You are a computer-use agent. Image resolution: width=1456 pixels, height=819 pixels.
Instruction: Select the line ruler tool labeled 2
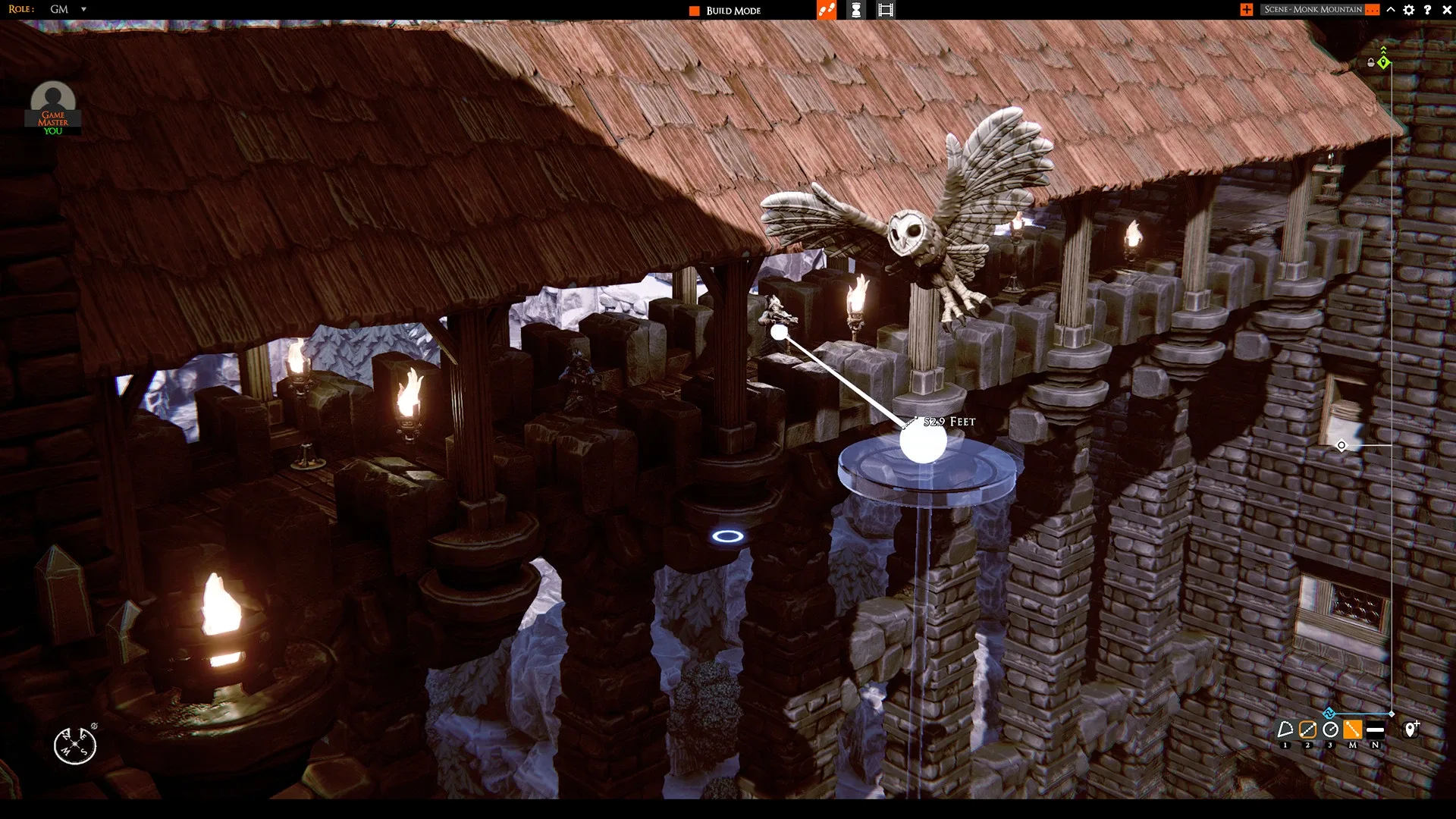(x=1307, y=730)
